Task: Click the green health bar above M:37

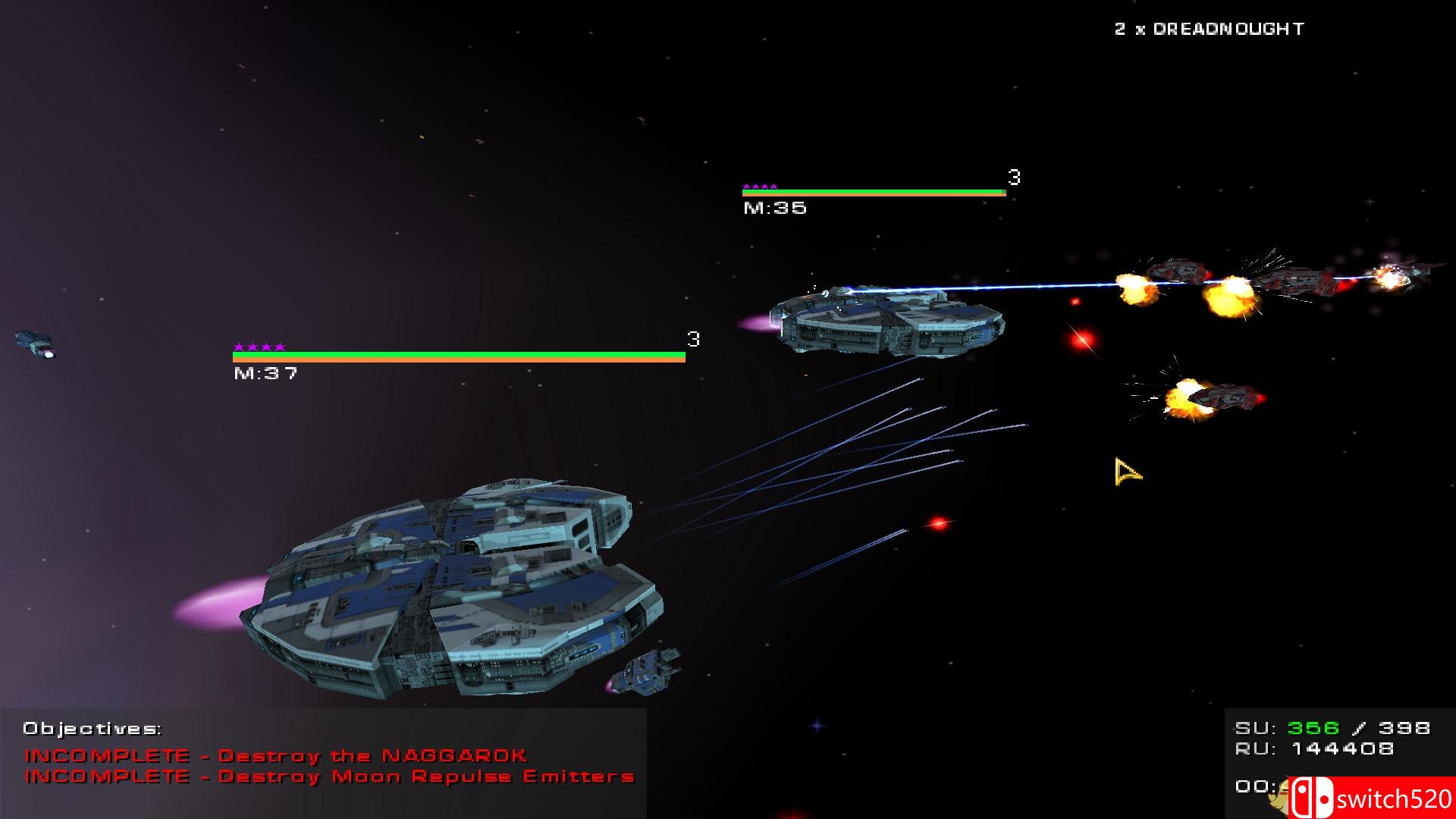Action: pyautogui.click(x=455, y=354)
